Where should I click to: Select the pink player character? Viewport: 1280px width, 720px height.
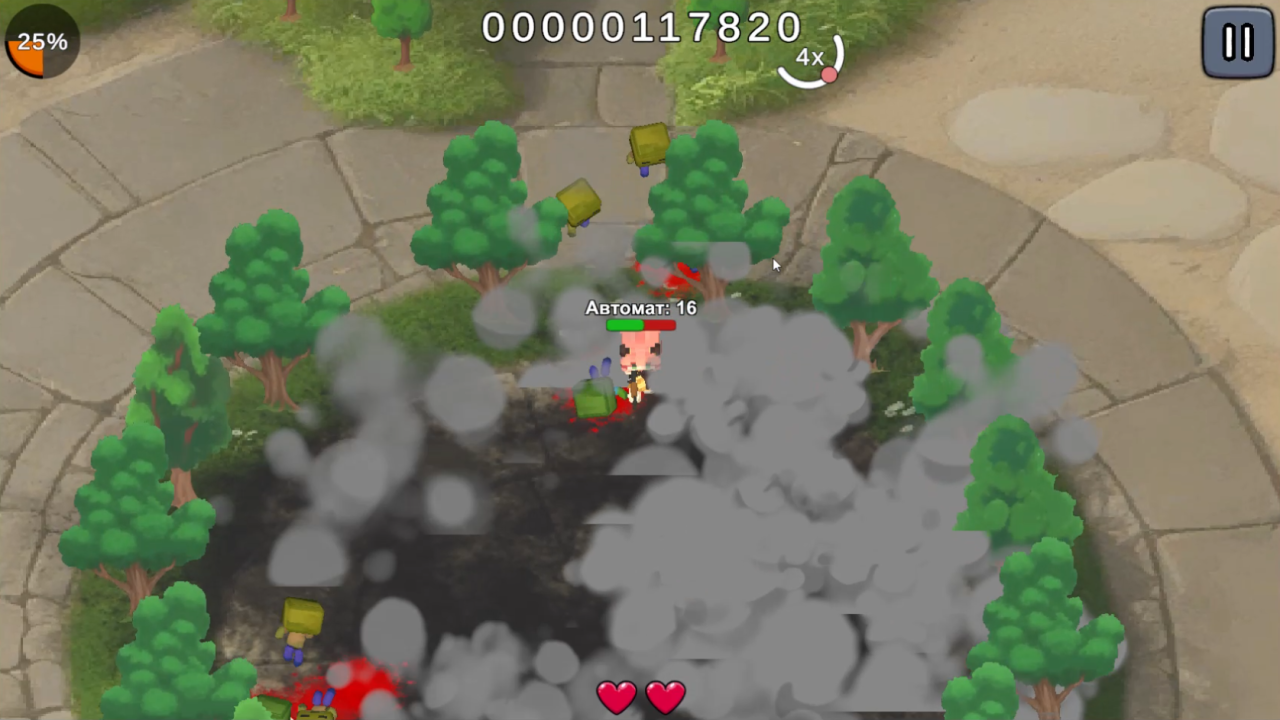pyautogui.click(x=638, y=365)
